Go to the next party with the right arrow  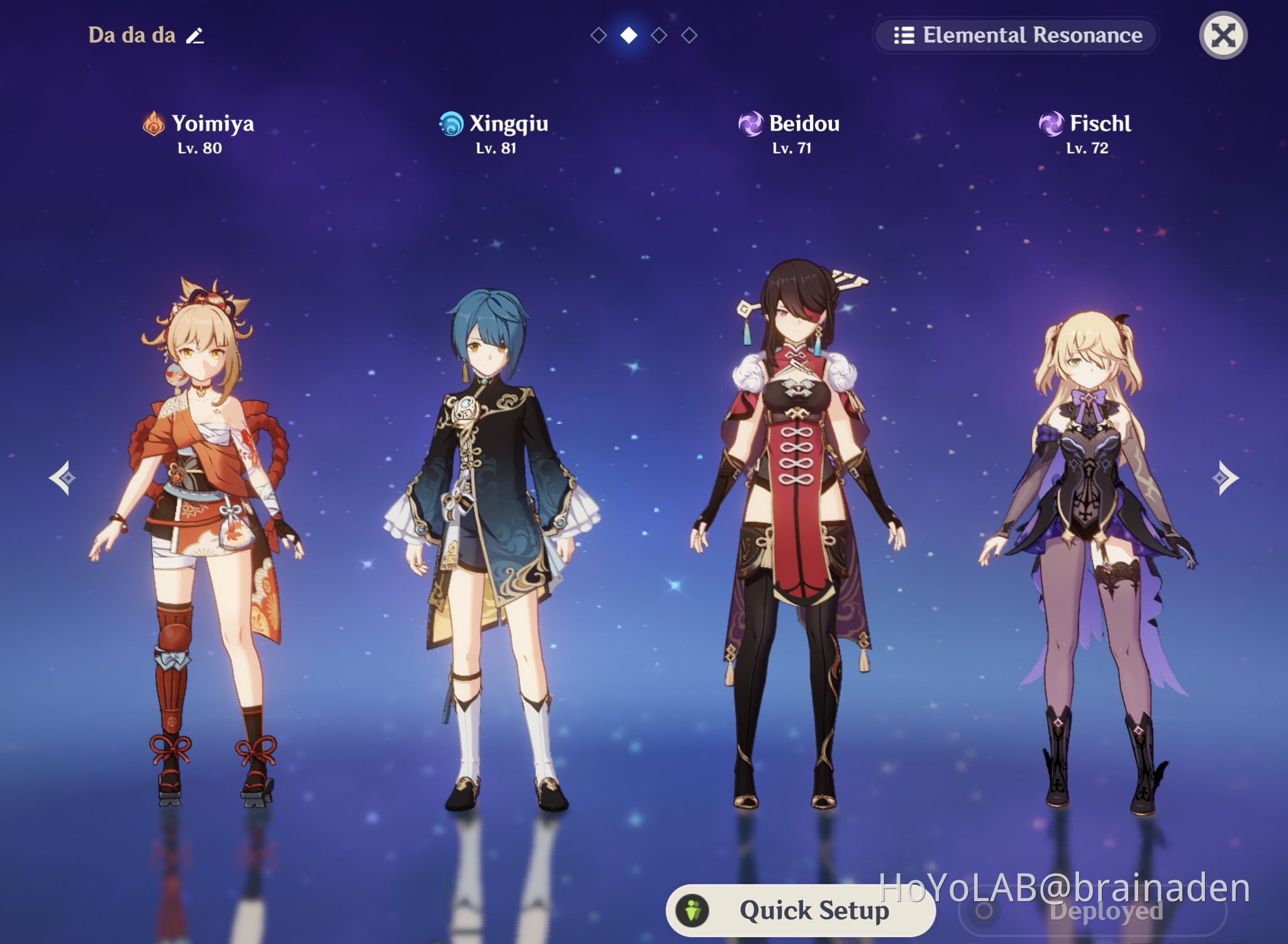[1224, 478]
